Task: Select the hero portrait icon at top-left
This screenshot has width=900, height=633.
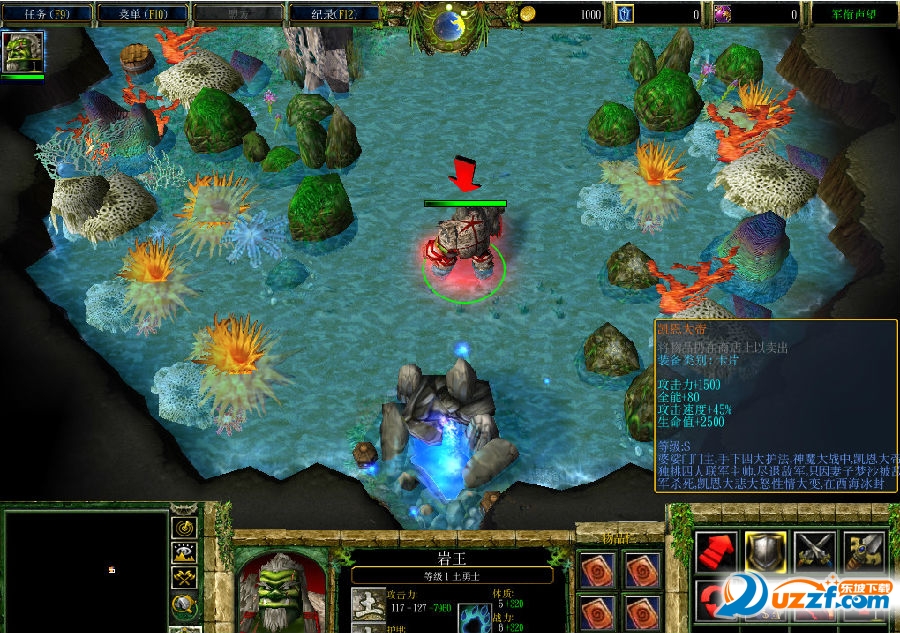Action: click(22, 52)
